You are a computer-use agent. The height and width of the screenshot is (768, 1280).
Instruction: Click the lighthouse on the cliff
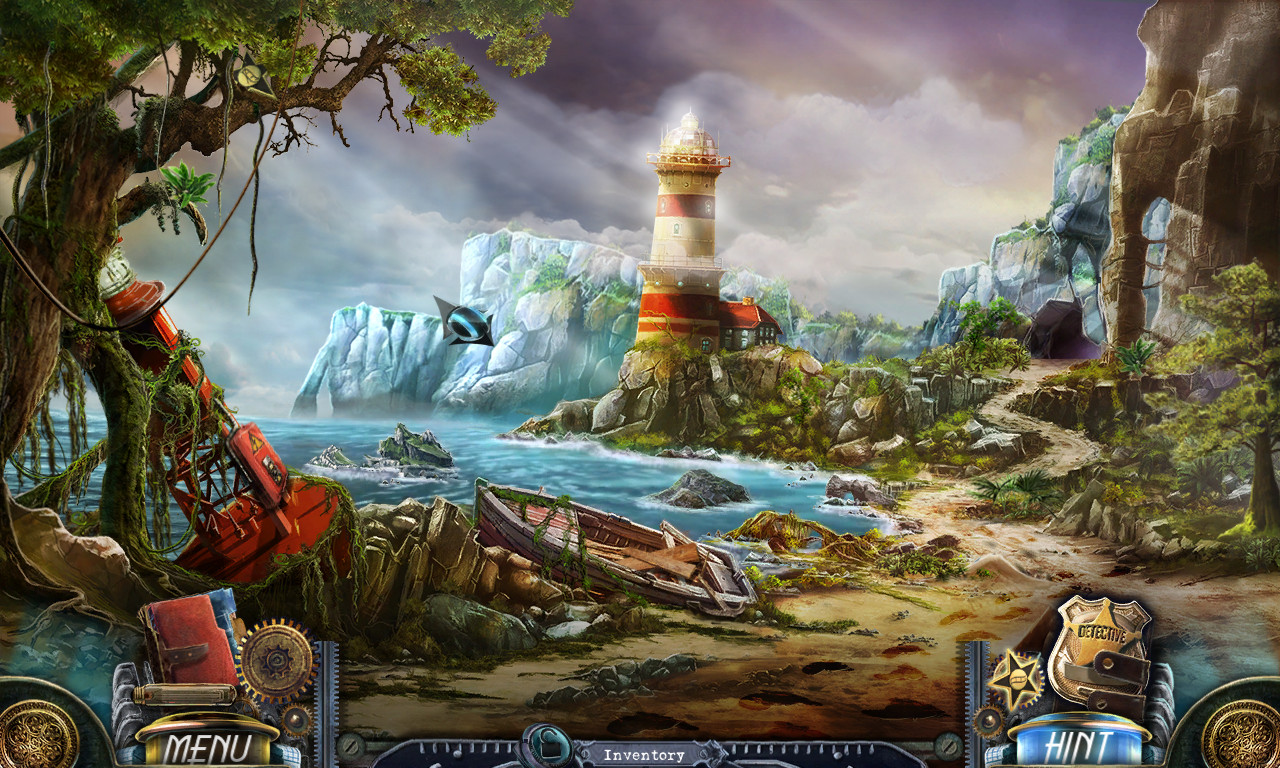(x=685, y=220)
